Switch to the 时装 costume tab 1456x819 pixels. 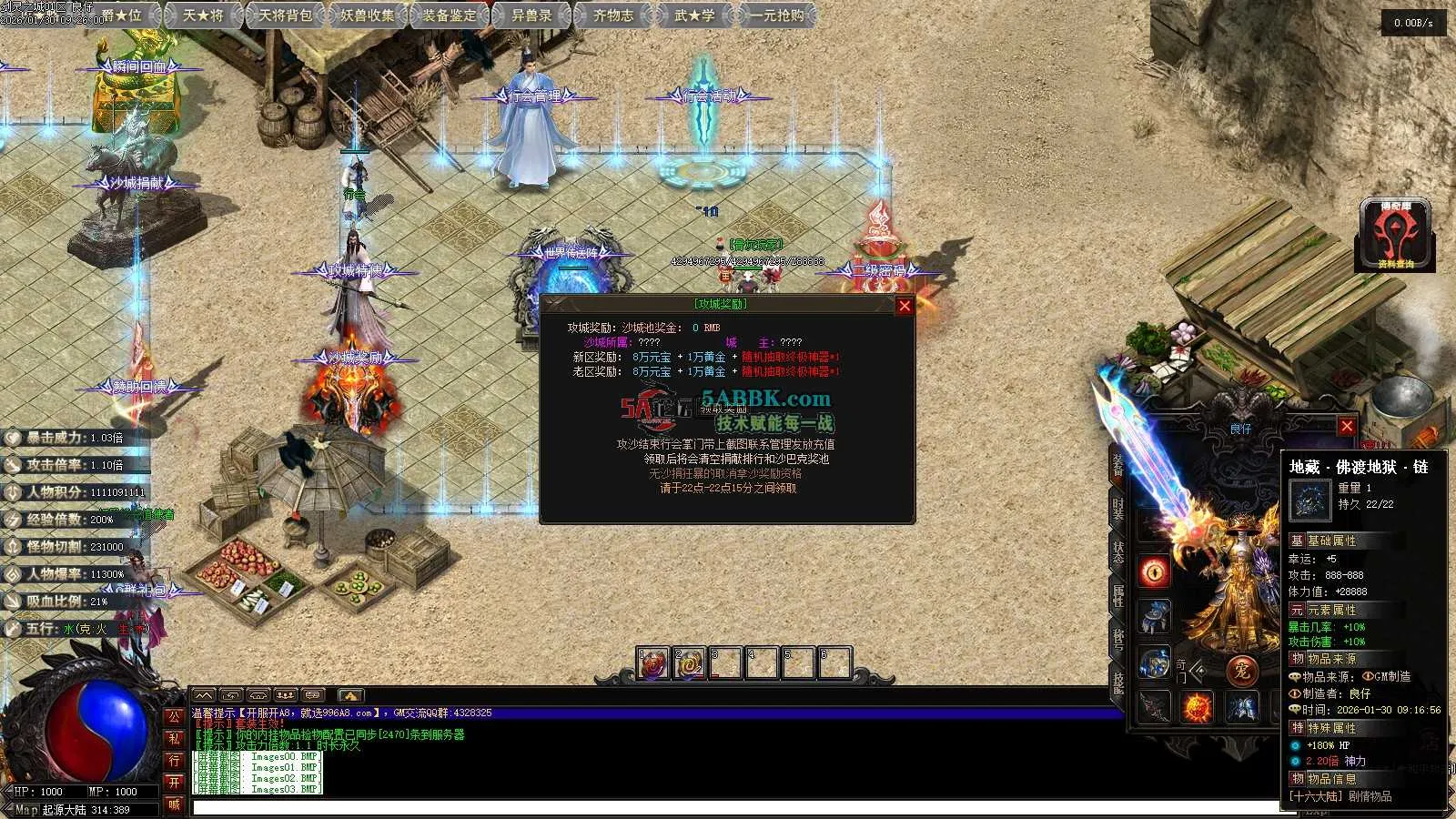tap(1118, 509)
